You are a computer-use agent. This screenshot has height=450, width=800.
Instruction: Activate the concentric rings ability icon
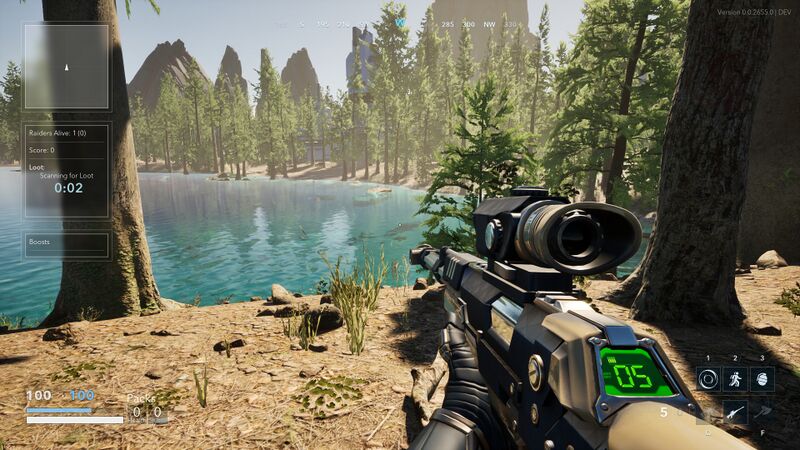coord(708,379)
